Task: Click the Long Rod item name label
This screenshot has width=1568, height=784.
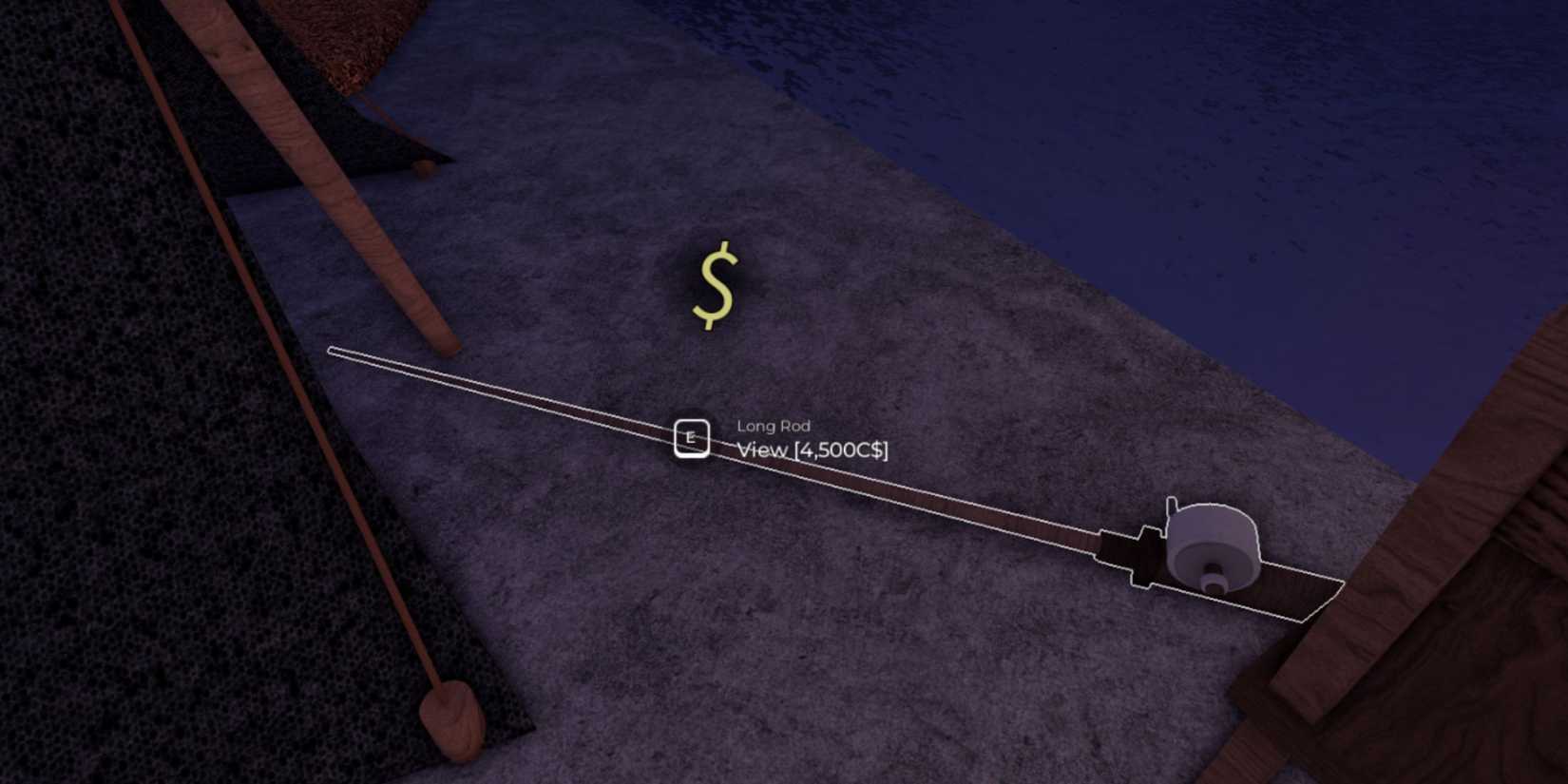Action: point(773,426)
